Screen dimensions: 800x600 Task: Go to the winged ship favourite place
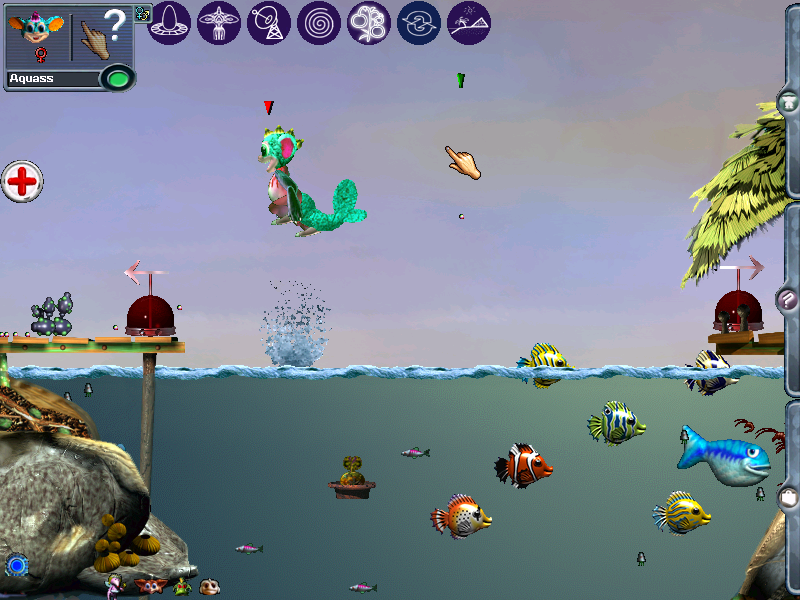point(219,22)
